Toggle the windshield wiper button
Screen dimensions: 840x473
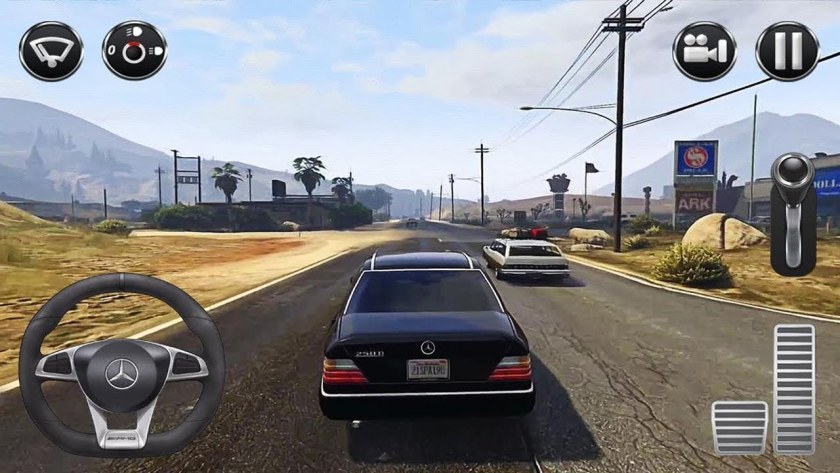click(51, 50)
